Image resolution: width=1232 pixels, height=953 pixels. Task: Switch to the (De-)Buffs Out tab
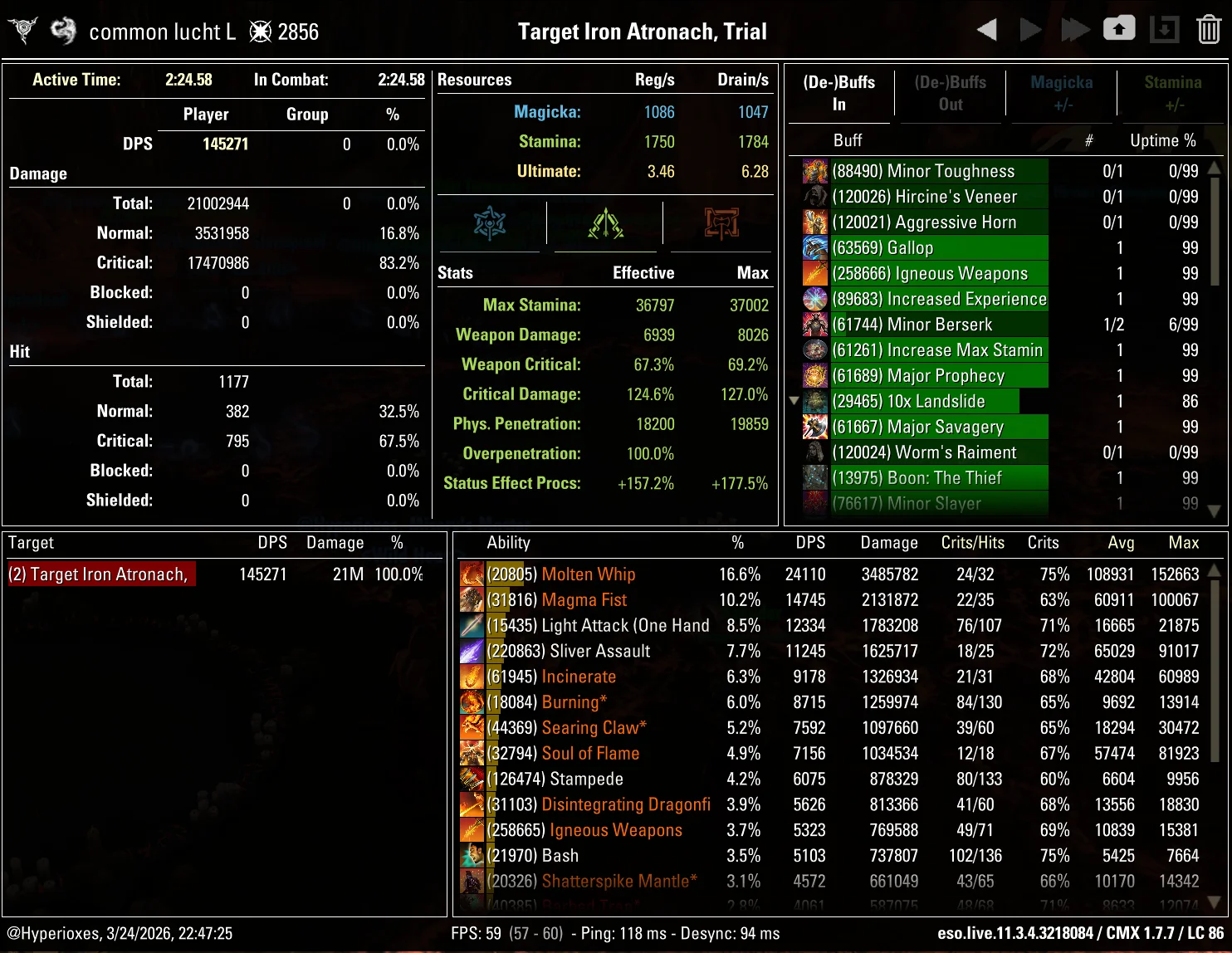point(950,93)
